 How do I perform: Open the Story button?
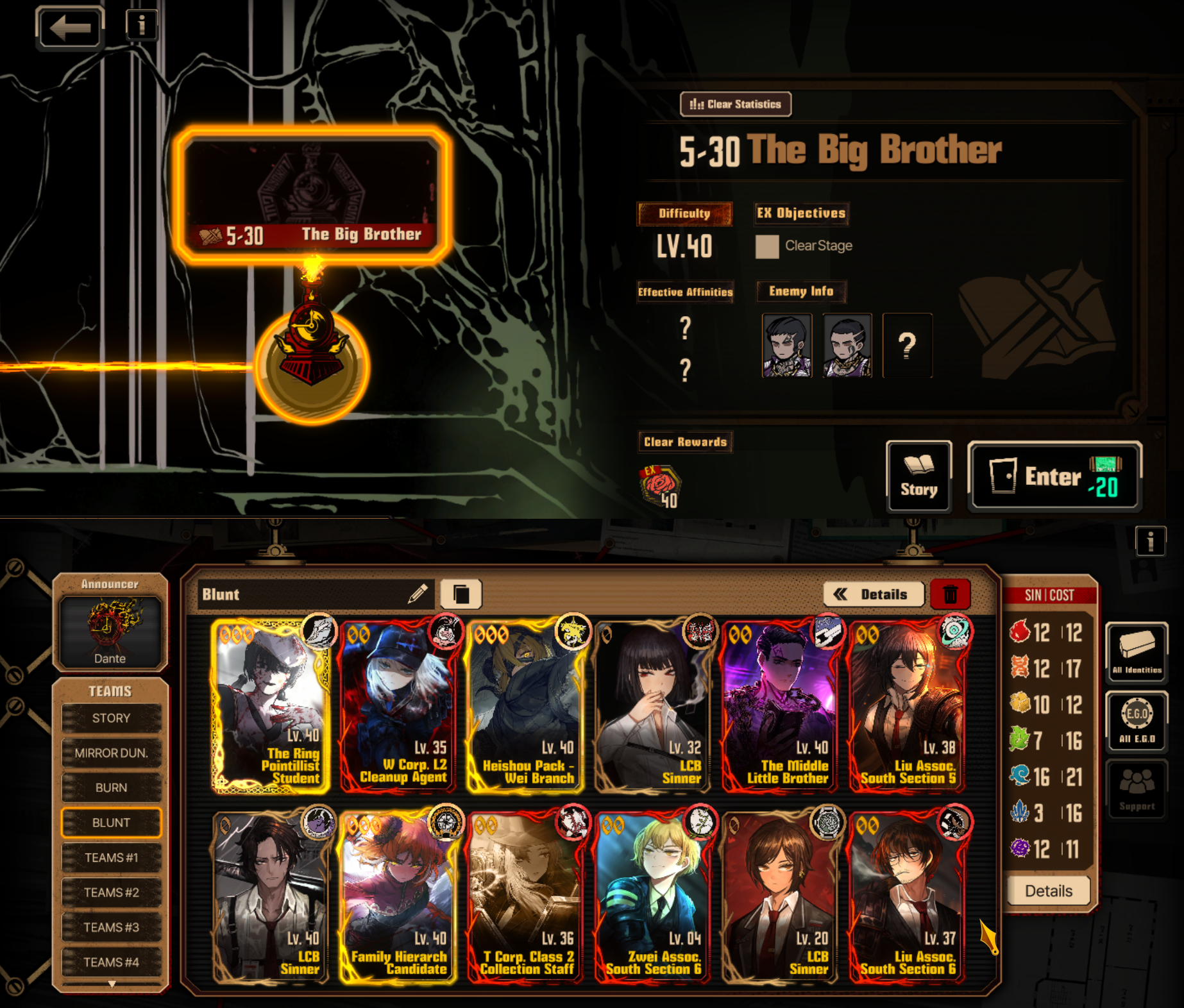(918, 476)
